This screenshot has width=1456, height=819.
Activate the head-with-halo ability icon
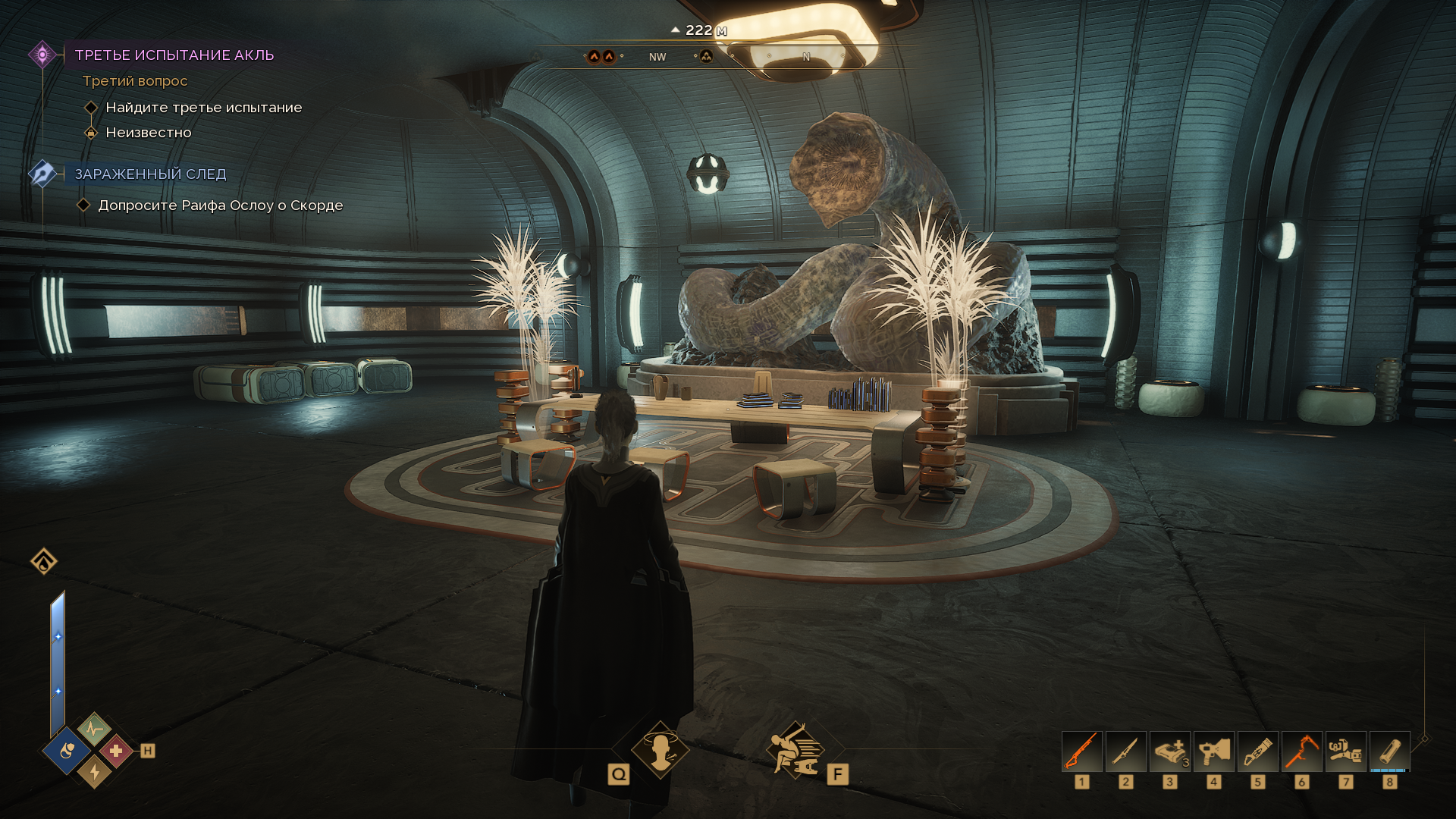pos(660,749)
